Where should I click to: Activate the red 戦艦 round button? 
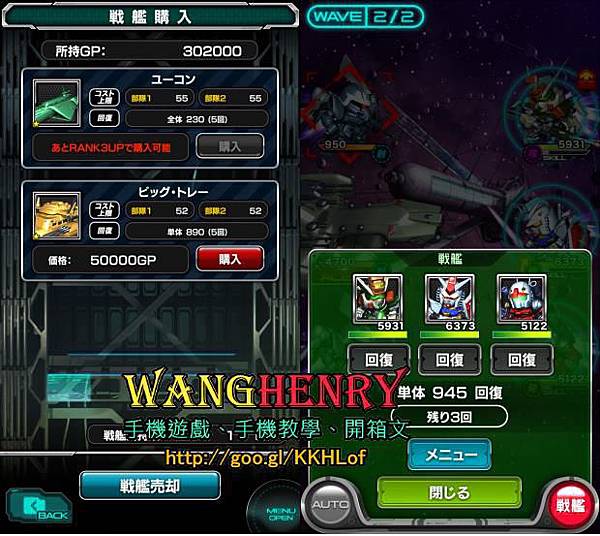pos(568,506)
